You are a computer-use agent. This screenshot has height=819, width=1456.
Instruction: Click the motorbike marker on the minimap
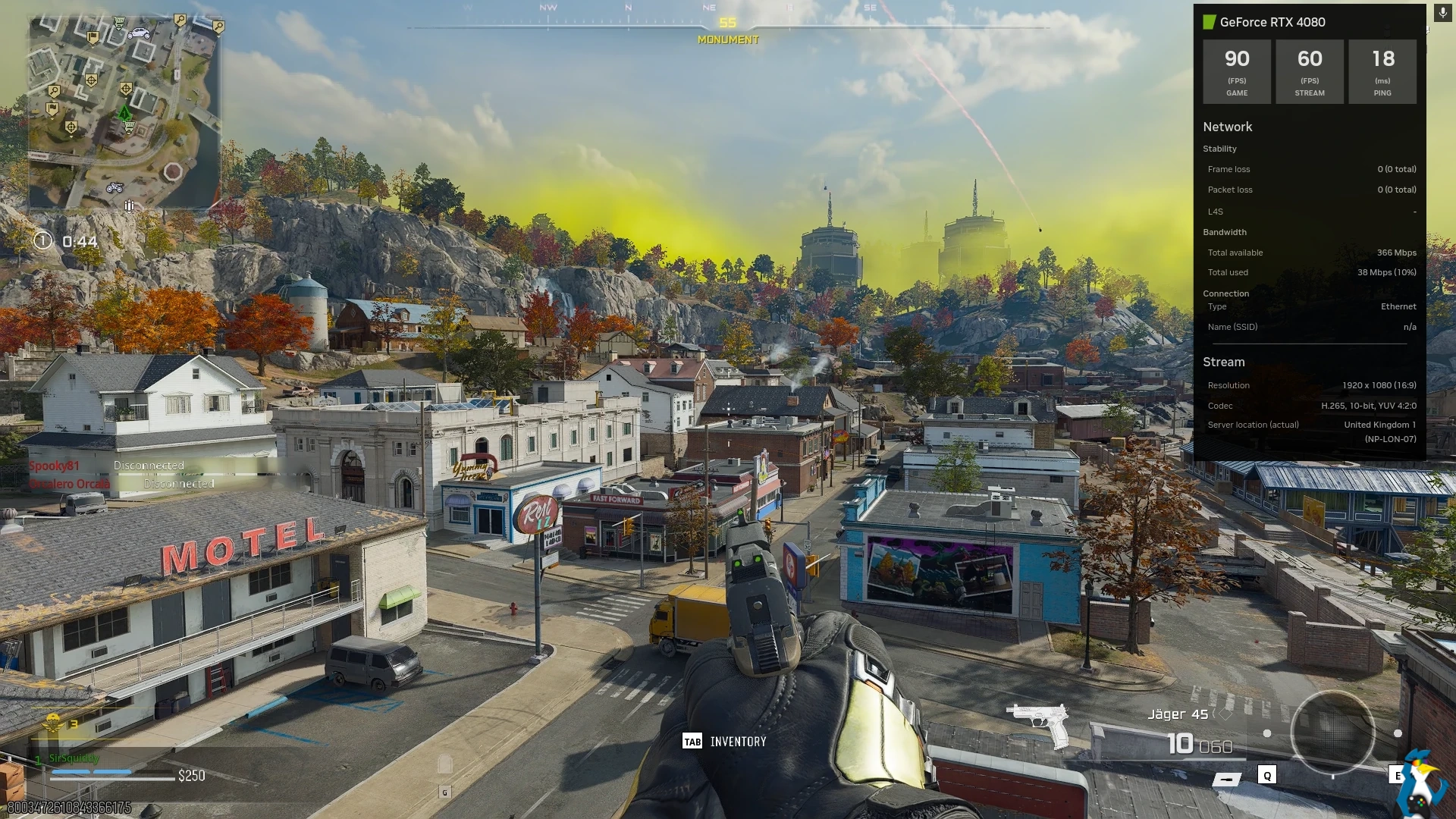(x=115, y=187)
